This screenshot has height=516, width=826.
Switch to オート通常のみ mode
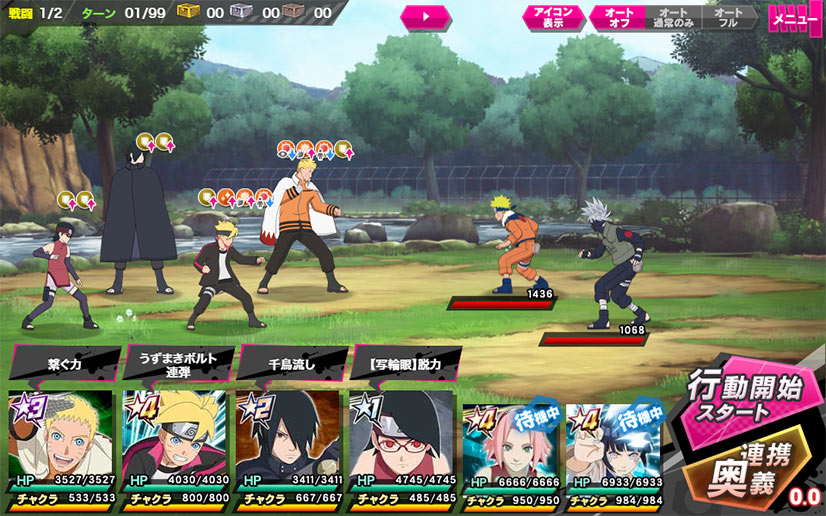[671, 17]
